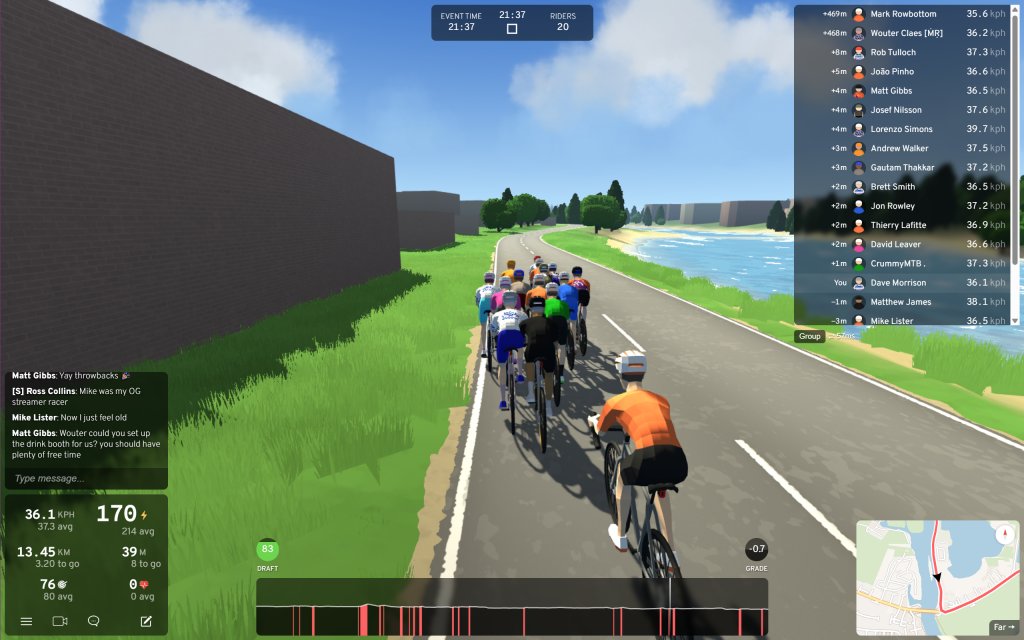Image resolution: width=1024 pixels, height=640 pixels.
Task: Click the elevation profile strip
Action: coord(512,607)
